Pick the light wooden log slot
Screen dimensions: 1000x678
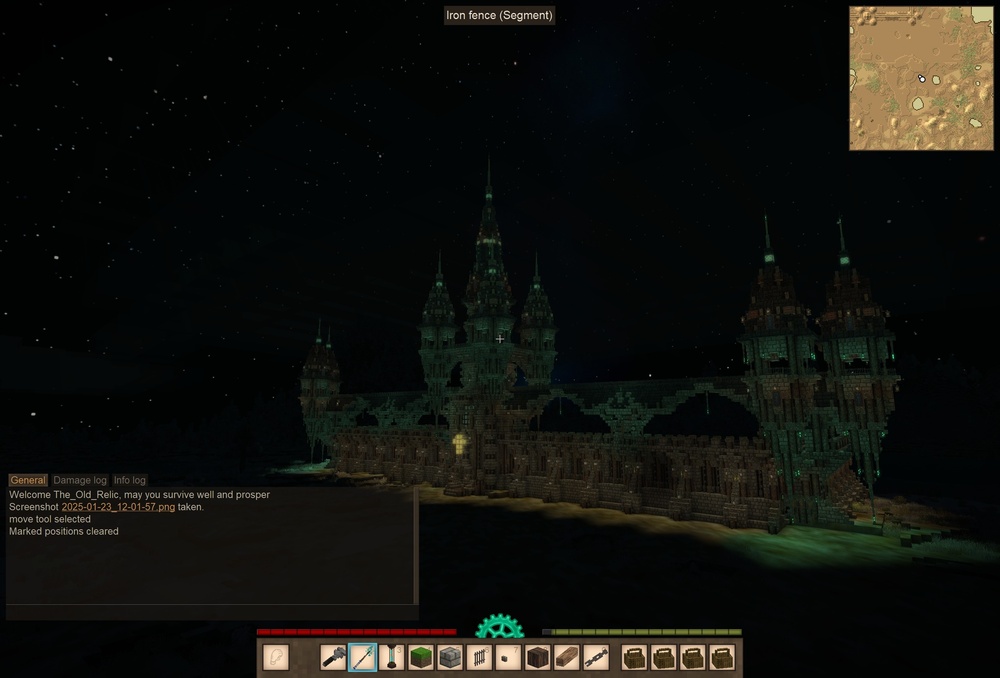point(567,657)
